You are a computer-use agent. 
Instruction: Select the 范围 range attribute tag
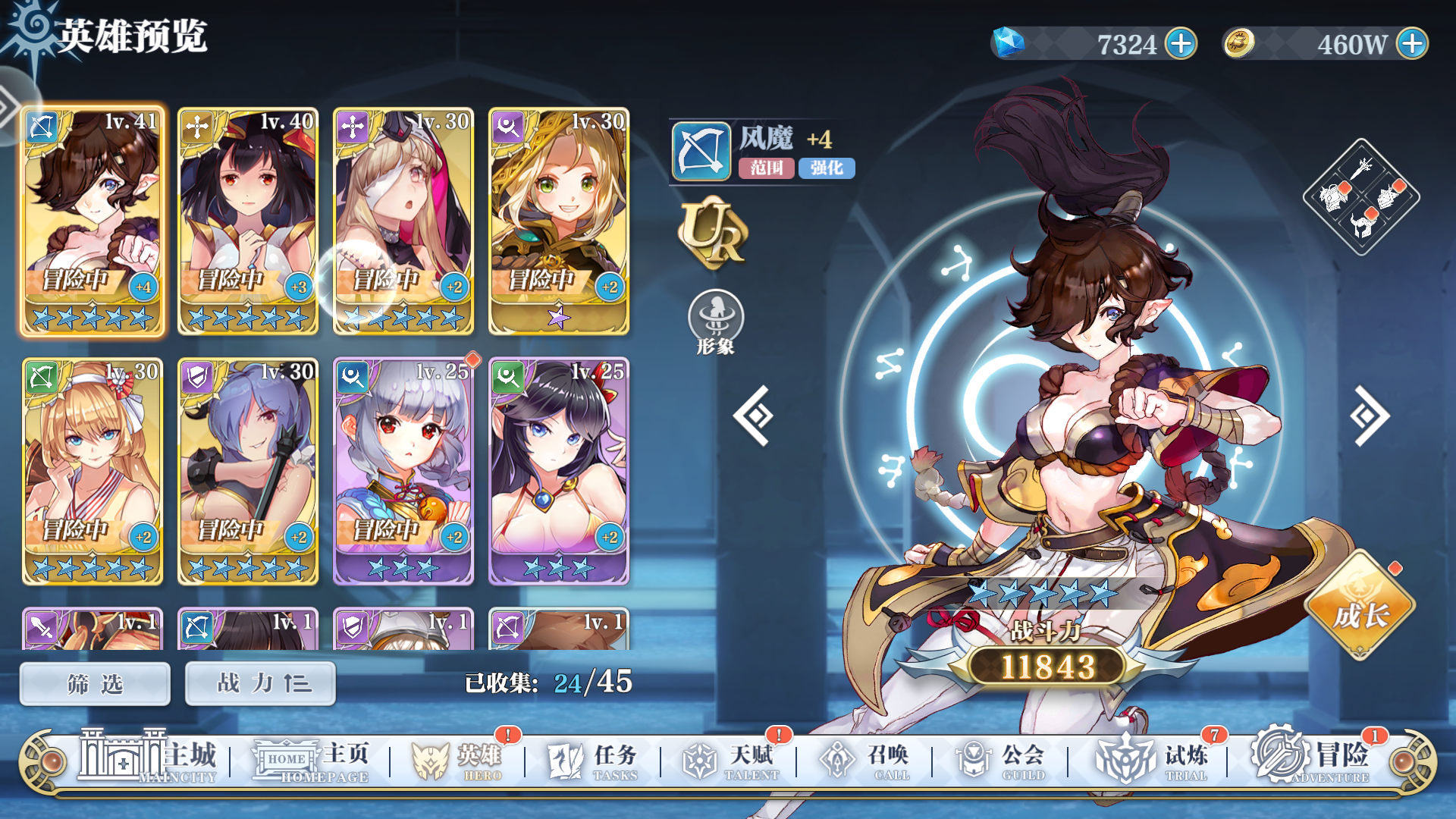[x=766, y=168]
